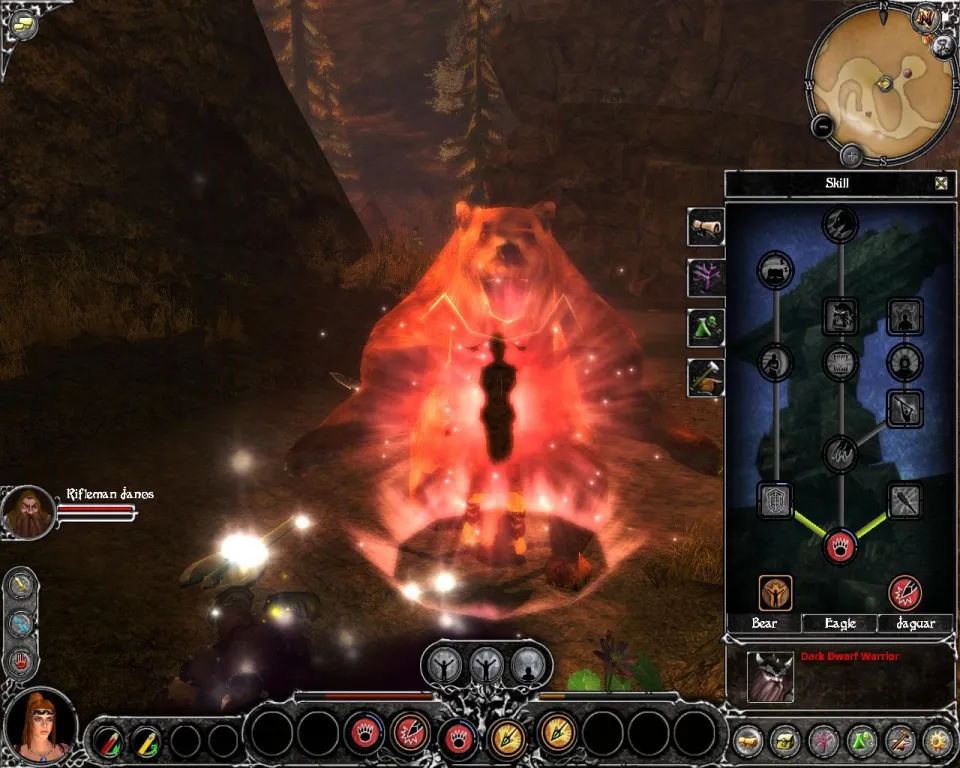
Task: Switch to the Jaguar skill tab
Action: point(915,623)
